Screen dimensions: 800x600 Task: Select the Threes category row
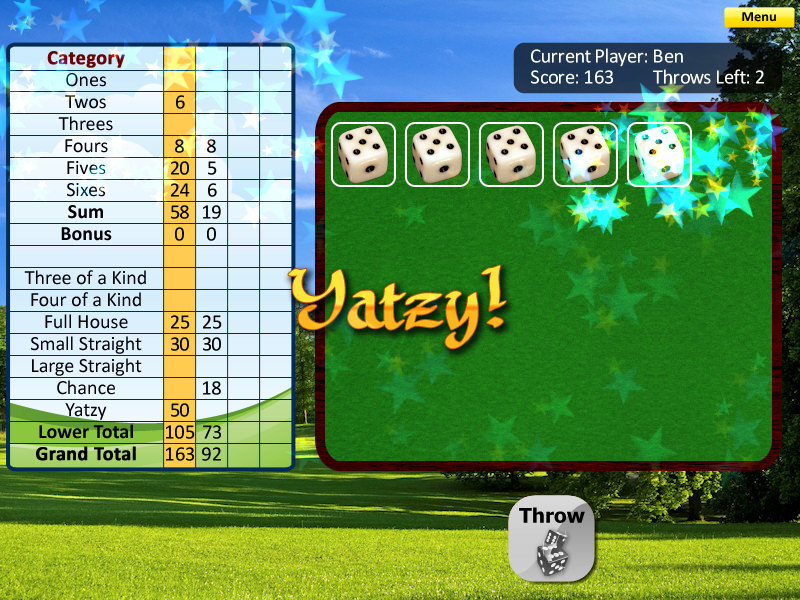coord(86,124)
